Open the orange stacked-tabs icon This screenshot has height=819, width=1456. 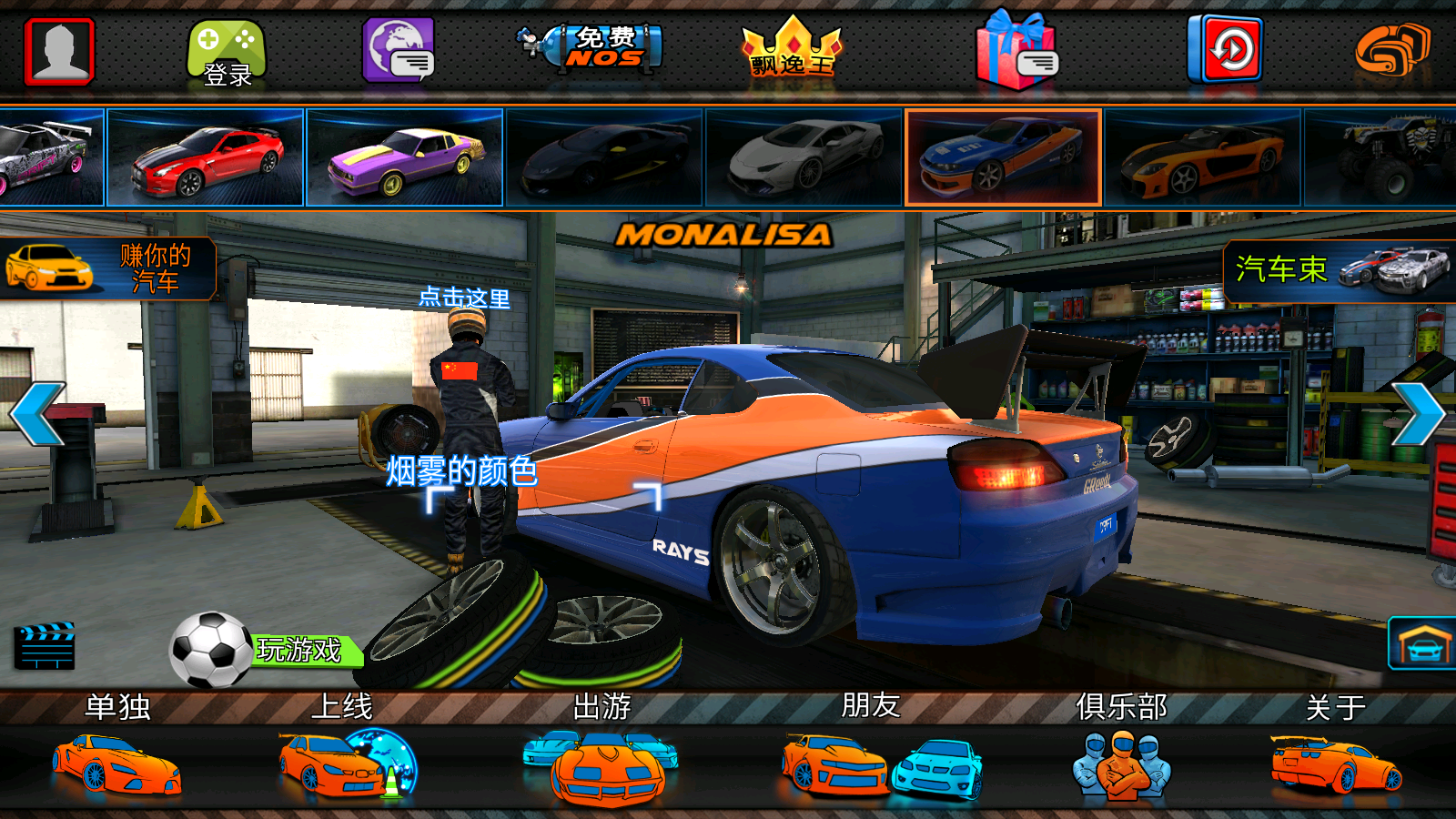pos(1391,50)
